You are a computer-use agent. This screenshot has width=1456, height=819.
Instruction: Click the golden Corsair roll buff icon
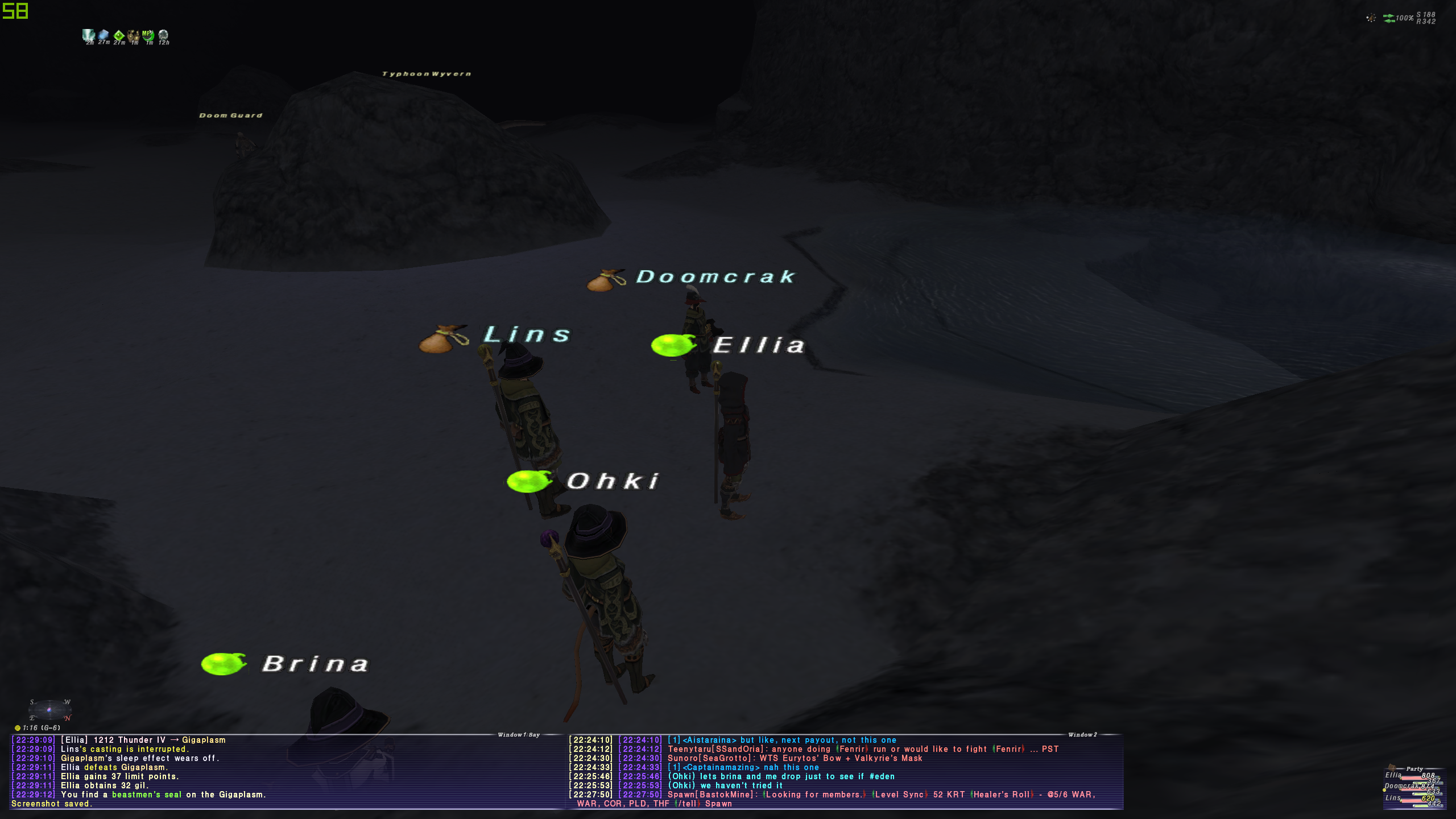(133, 35)
